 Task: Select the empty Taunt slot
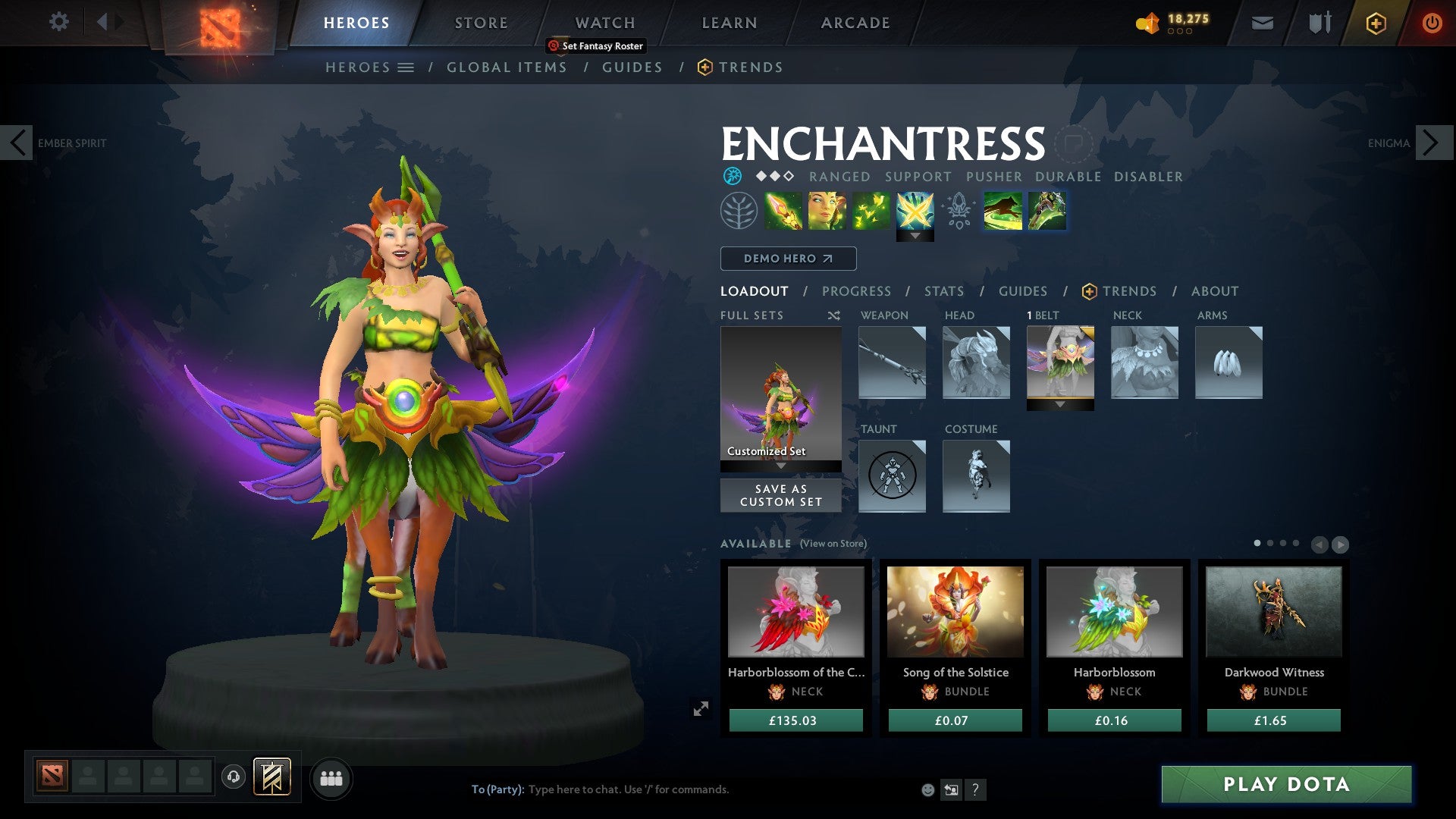(x=892, y=476)
